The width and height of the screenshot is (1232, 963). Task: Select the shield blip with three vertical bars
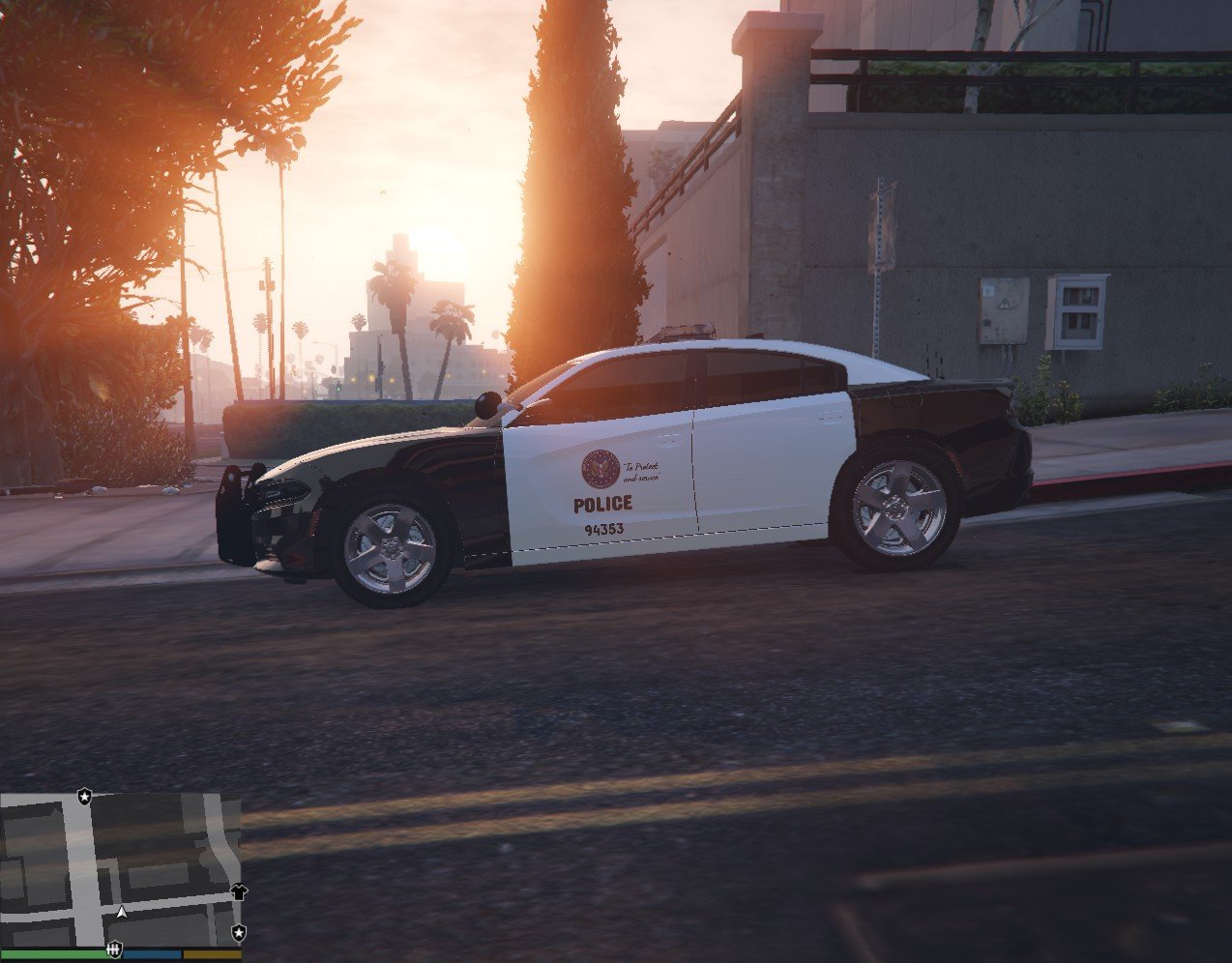tap(114, 950)
